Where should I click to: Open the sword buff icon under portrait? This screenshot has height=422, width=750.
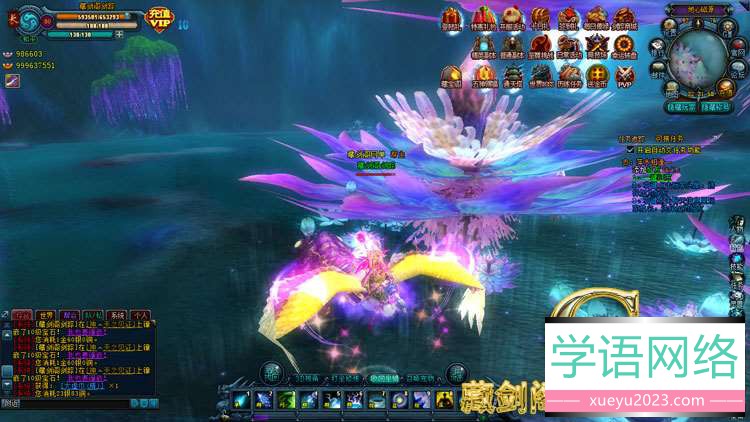tap(12, 80)
